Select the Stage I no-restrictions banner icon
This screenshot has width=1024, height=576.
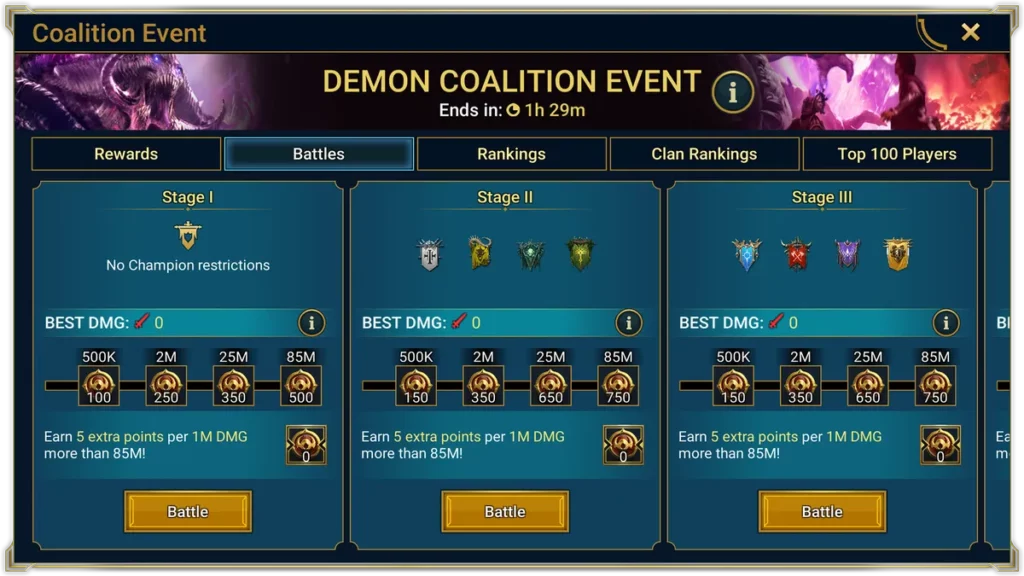click(188, 236)
